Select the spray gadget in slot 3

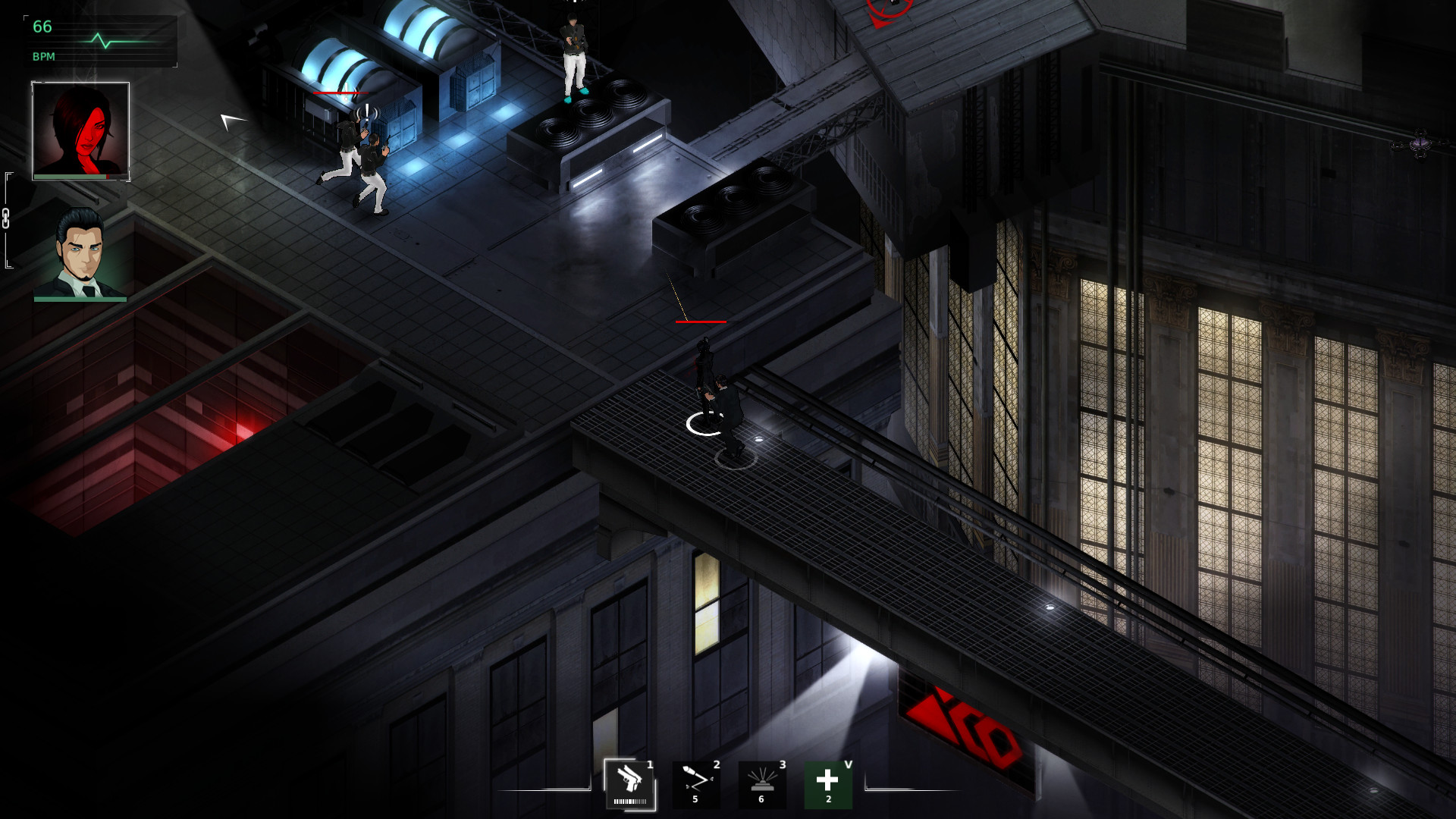click(762, 777)
